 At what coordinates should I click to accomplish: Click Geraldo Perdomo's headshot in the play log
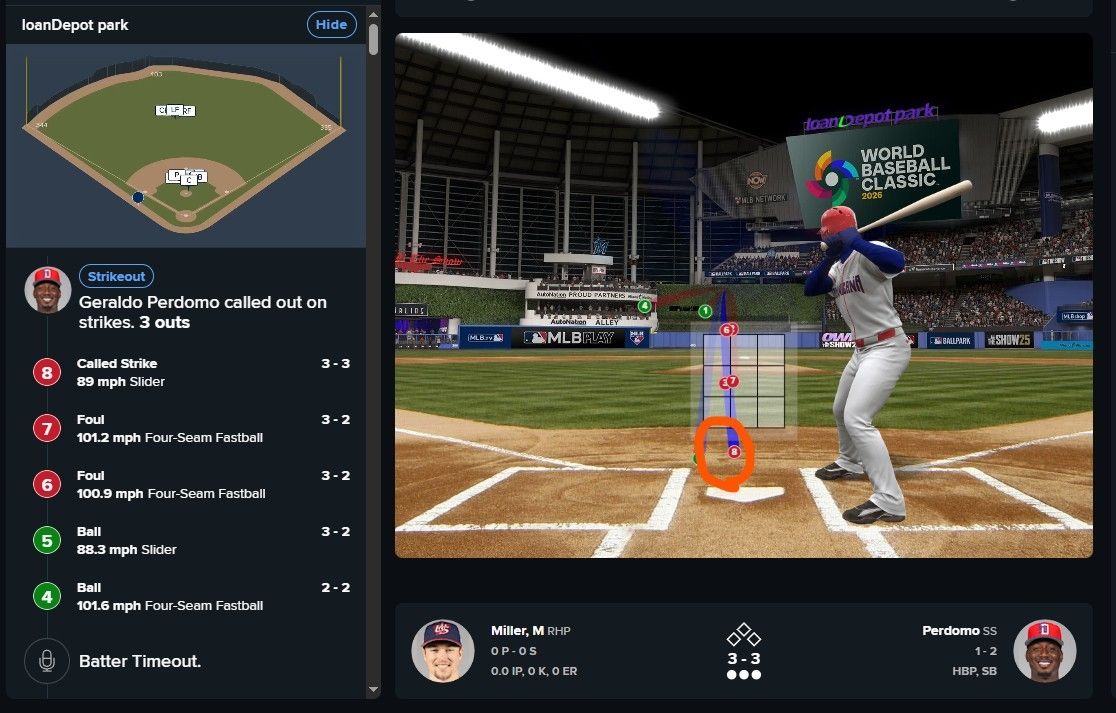(46, 289)
